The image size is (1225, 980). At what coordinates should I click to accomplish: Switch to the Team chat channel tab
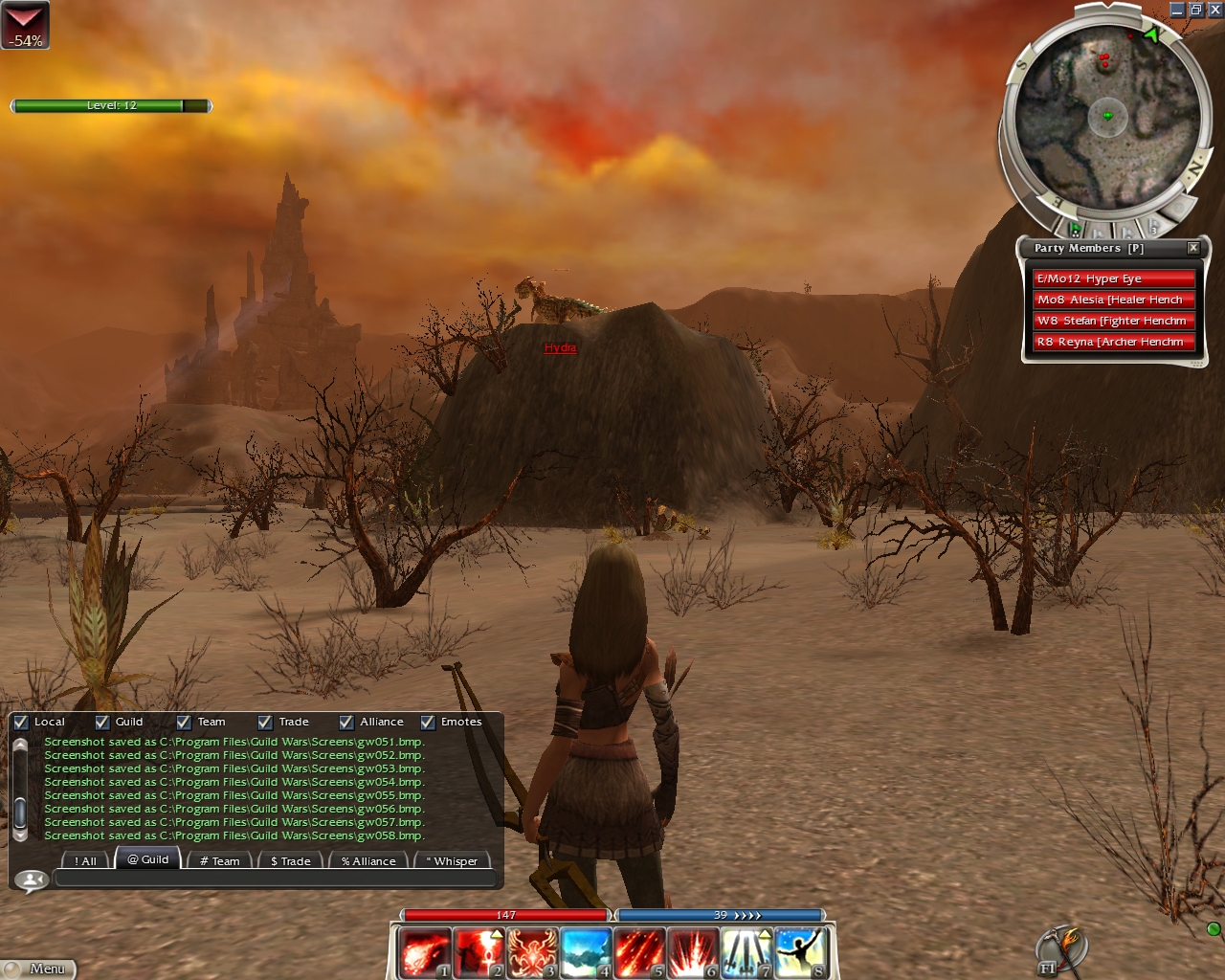(219, 861)
